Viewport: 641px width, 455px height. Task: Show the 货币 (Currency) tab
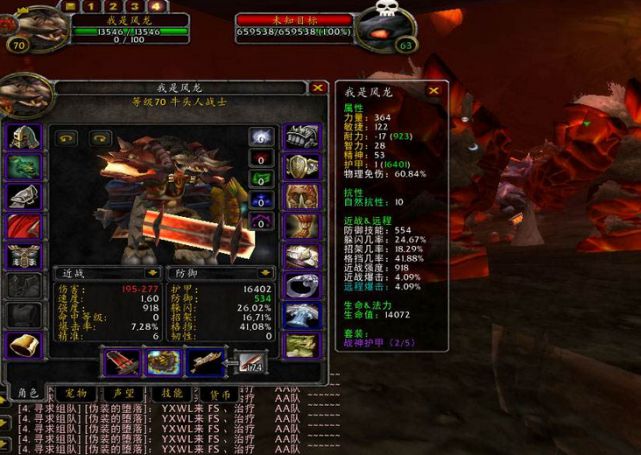221,393
